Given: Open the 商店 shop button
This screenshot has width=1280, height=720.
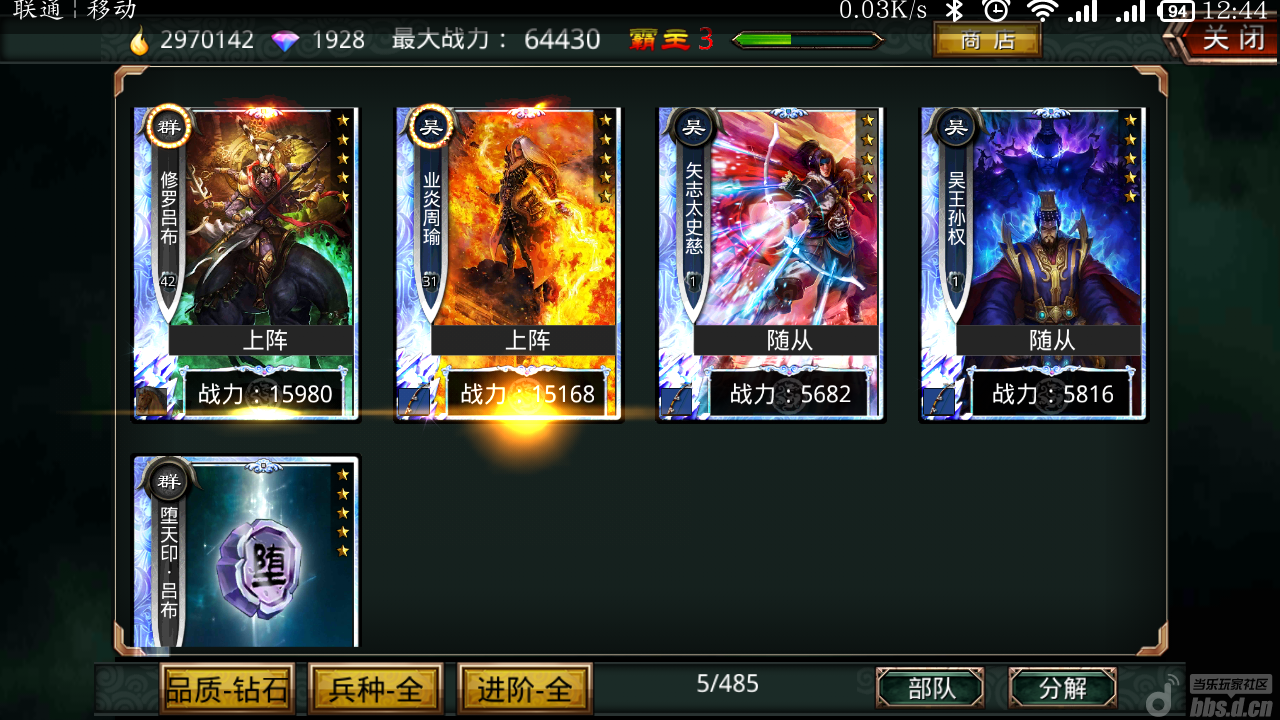Looking at the screenshot, I should point(987,41).
